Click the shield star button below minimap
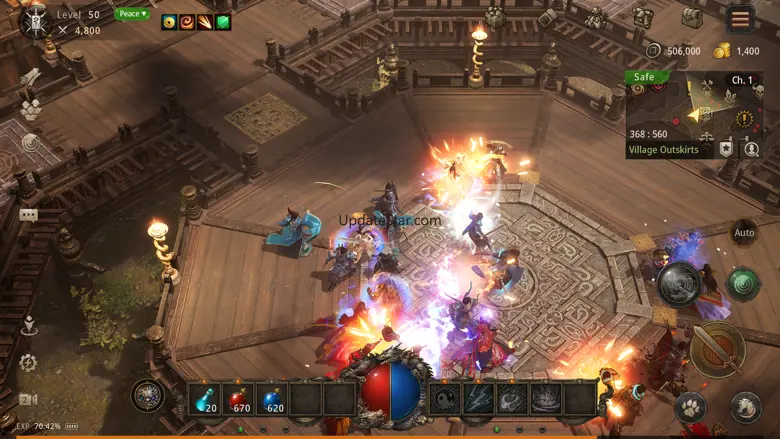This screenshot has width=780, height=439. pos(726,149)
